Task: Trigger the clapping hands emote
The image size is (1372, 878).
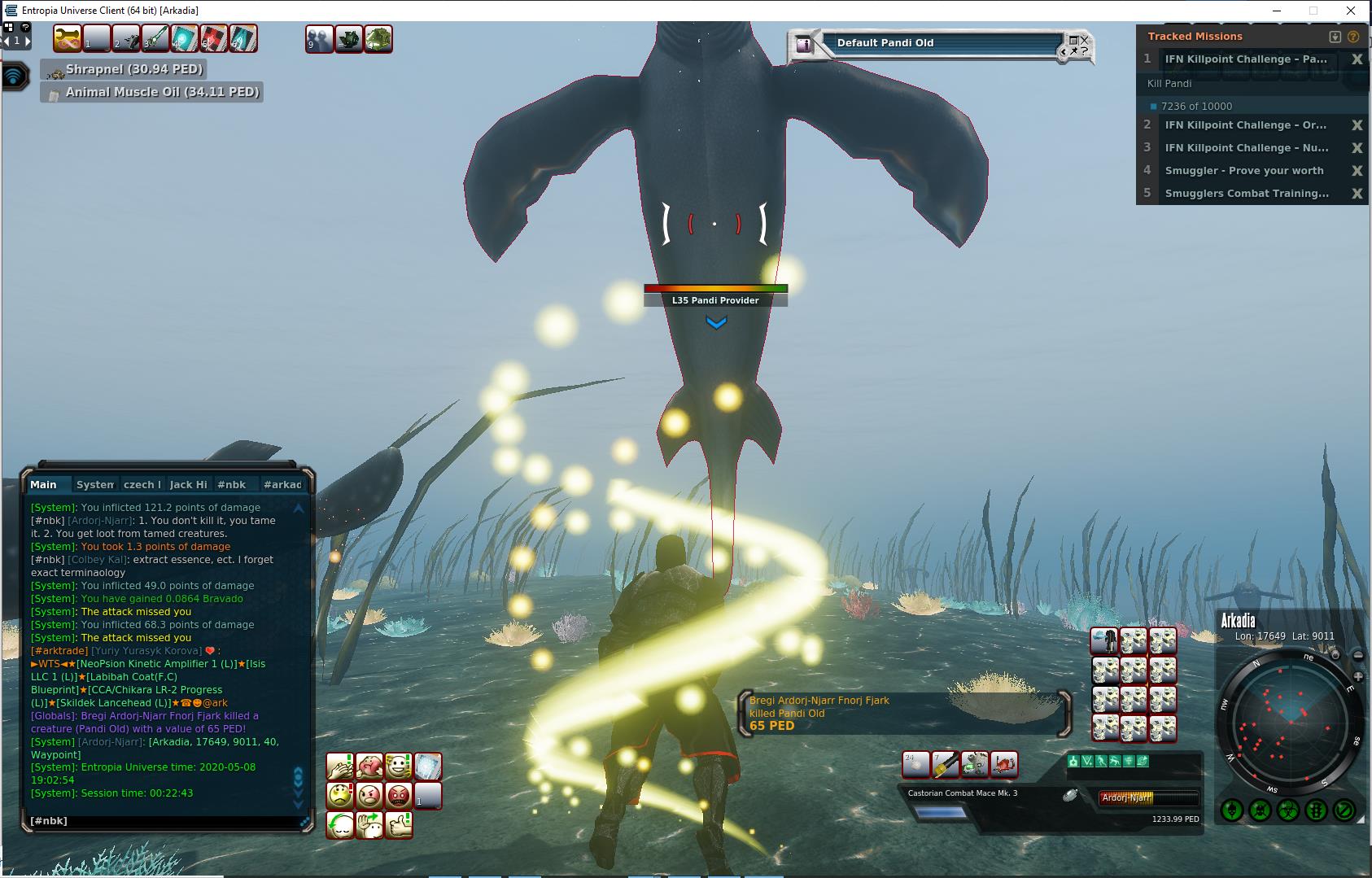Action: 339,767
